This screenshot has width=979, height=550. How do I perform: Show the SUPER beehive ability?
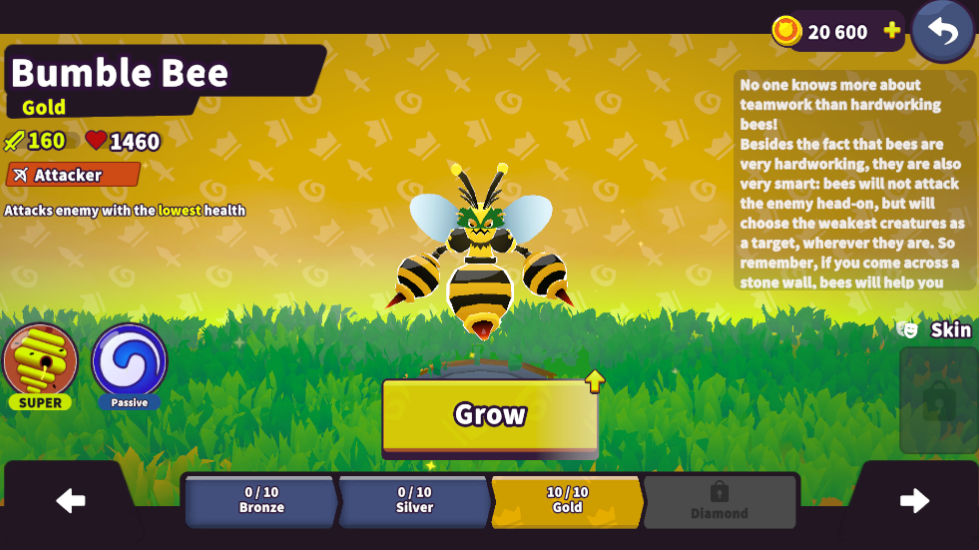click(41, 361)
